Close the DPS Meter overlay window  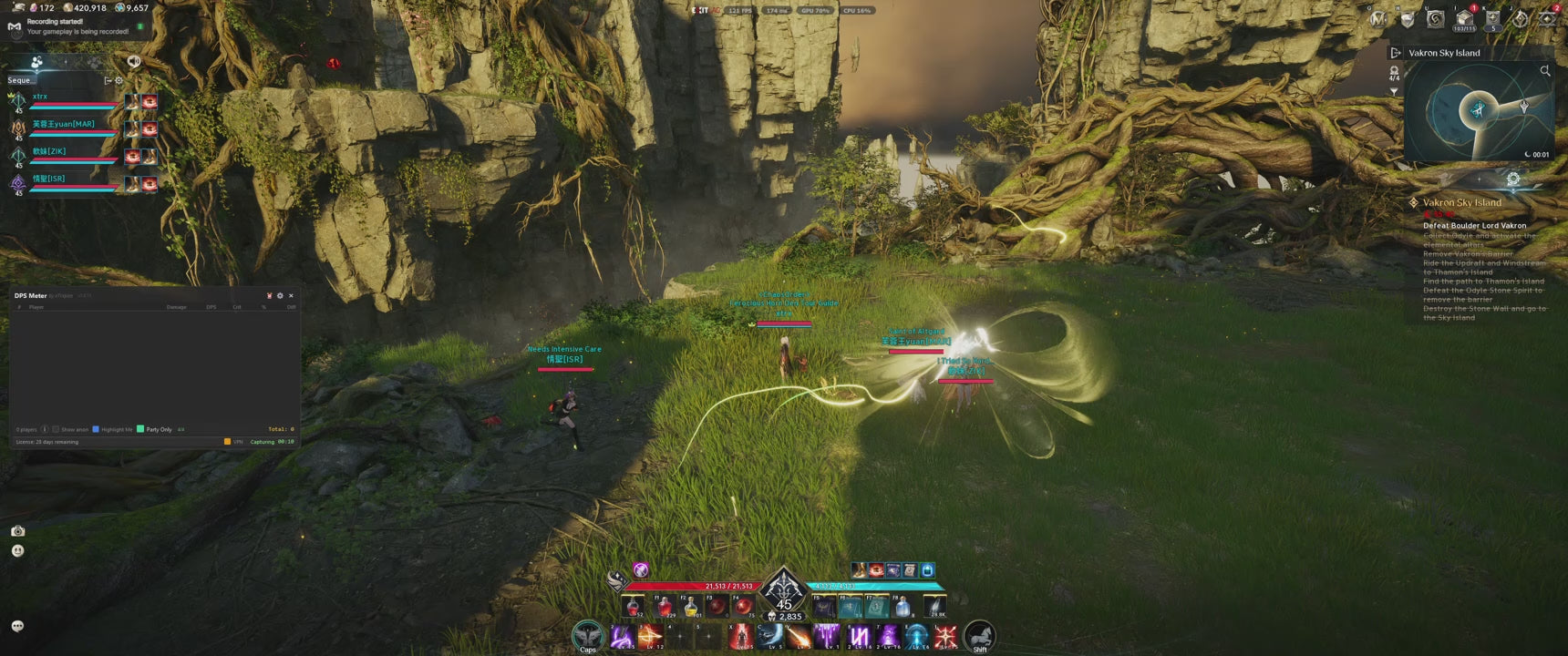291,296
